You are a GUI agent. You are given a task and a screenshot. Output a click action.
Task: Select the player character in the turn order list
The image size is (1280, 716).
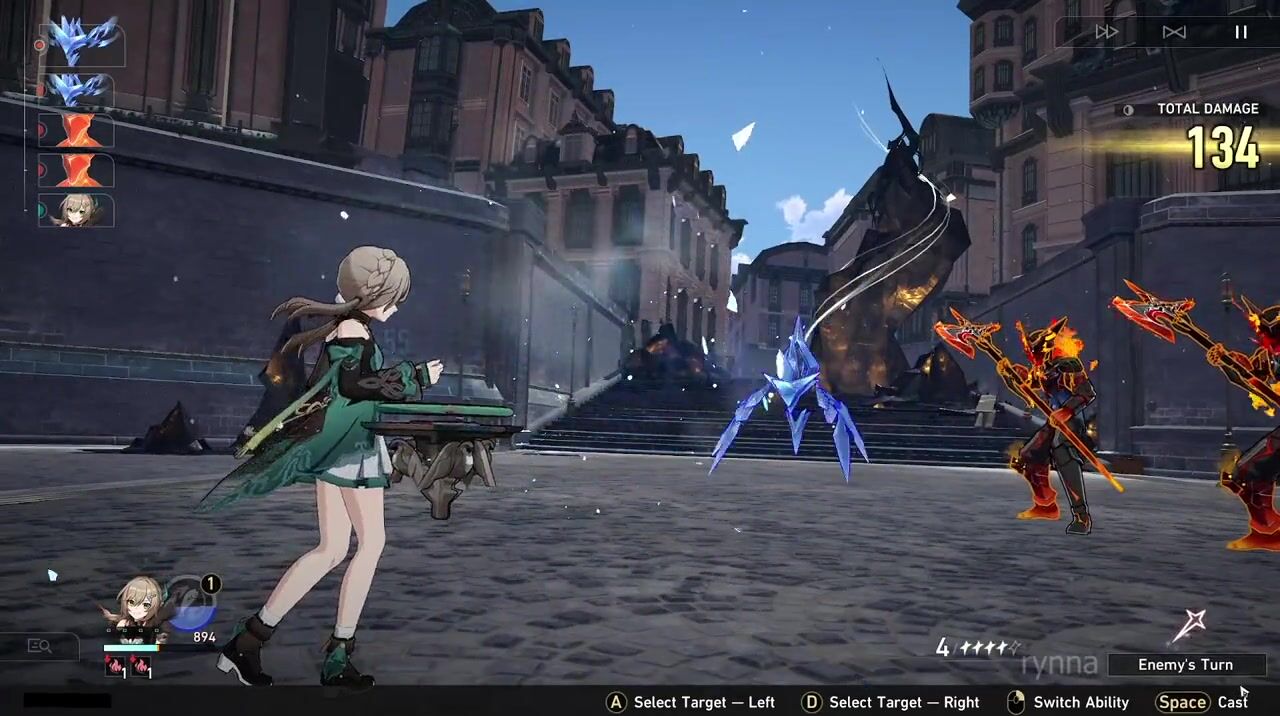[x=78, y=210]
